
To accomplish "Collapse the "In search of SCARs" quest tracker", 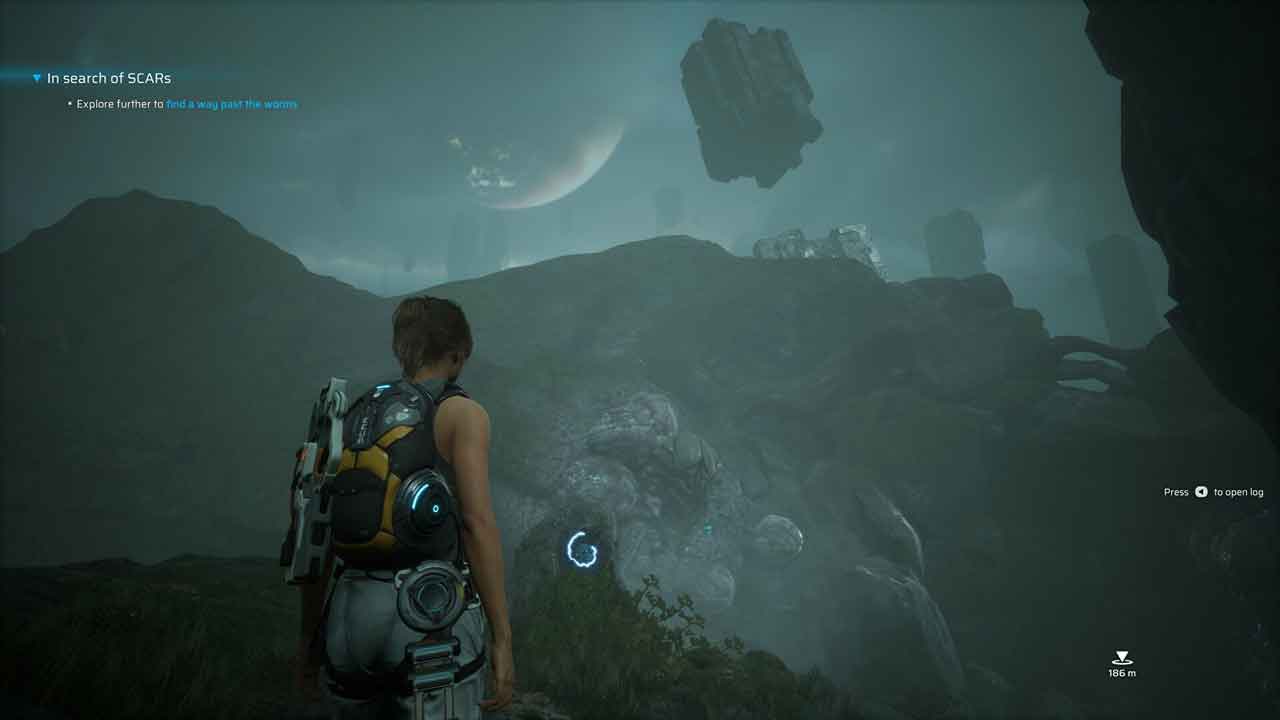I will [x=37, y=78].
